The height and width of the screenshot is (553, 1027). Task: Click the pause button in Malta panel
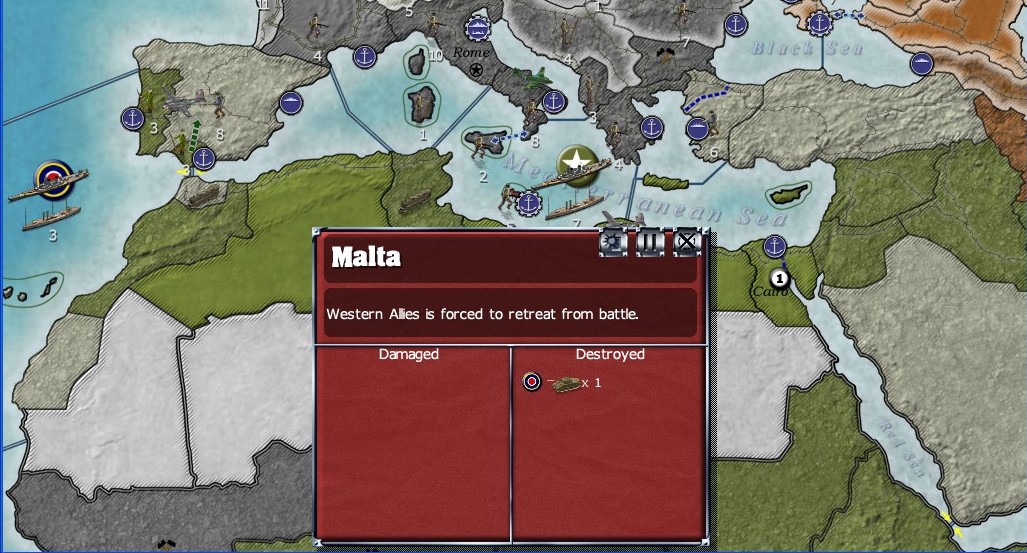point(650,242)
